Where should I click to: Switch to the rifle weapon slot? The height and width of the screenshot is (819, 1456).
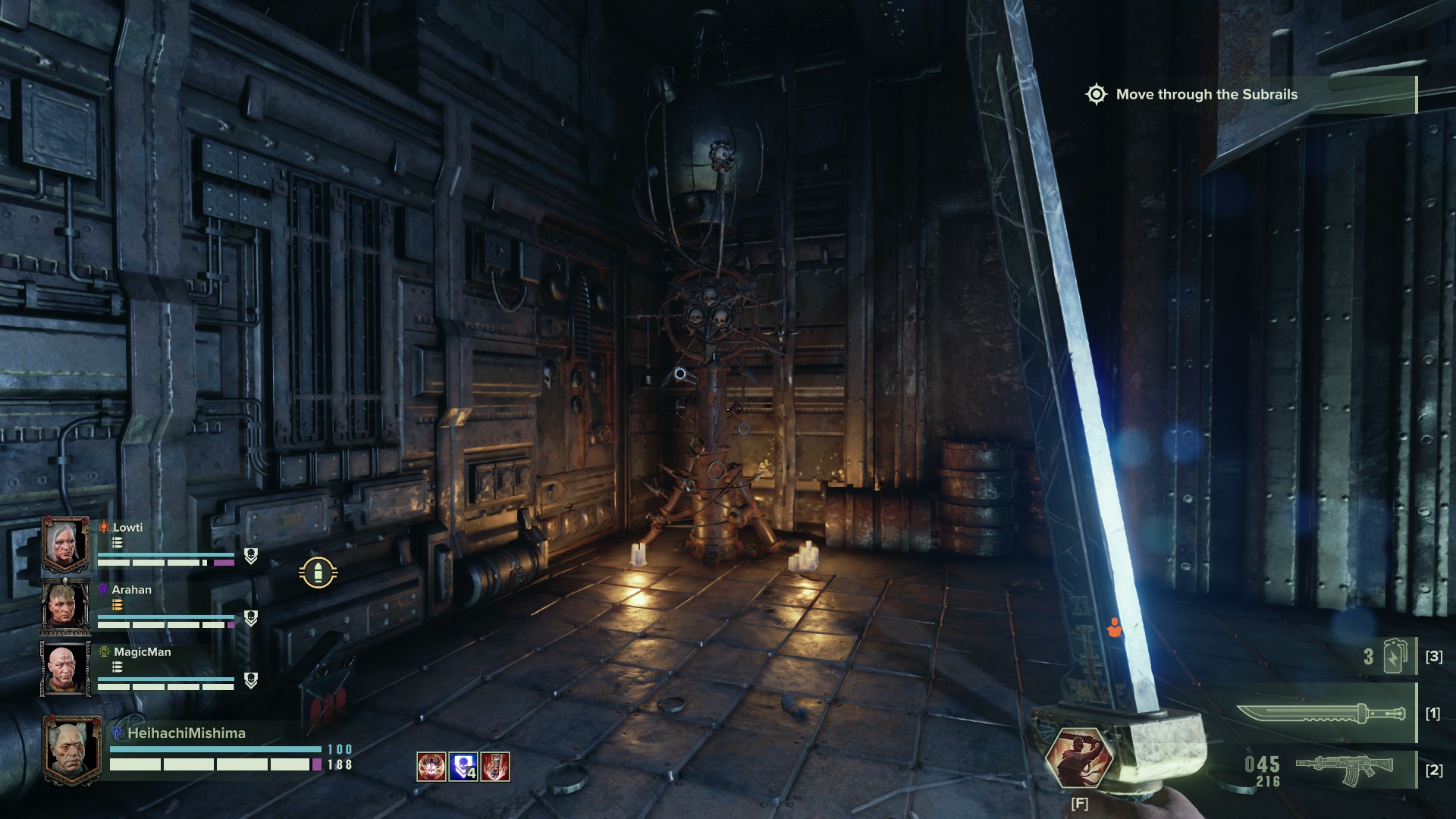pos(1342,770)
